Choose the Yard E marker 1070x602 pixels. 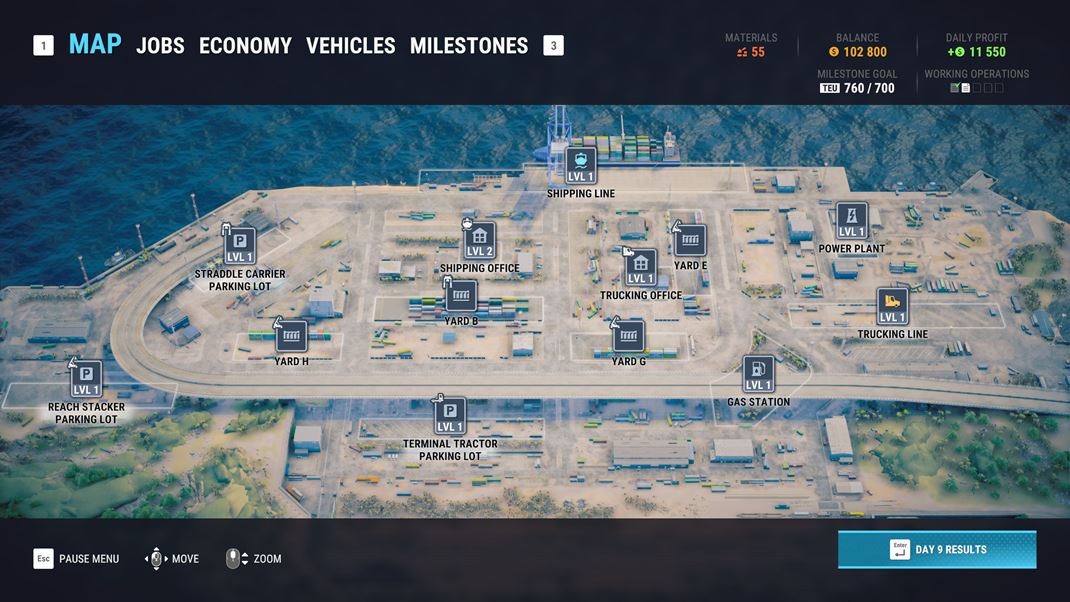click(x=690, y=240)
